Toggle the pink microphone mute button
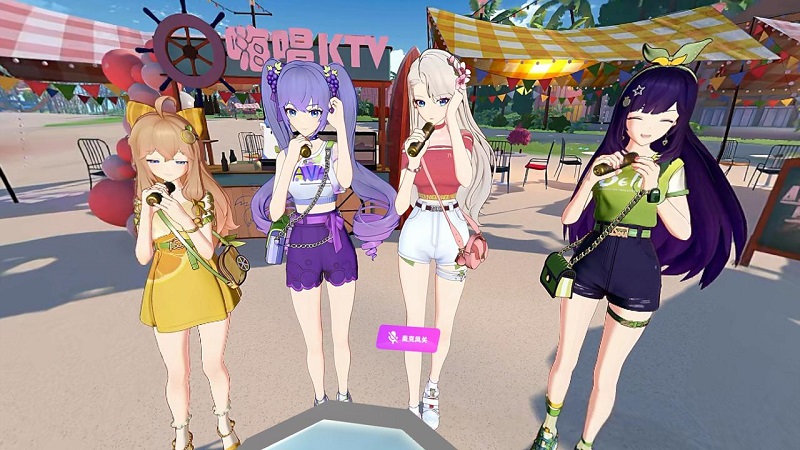Image resolution: width=800 pixels, height=450 pixels. point(407,337)
